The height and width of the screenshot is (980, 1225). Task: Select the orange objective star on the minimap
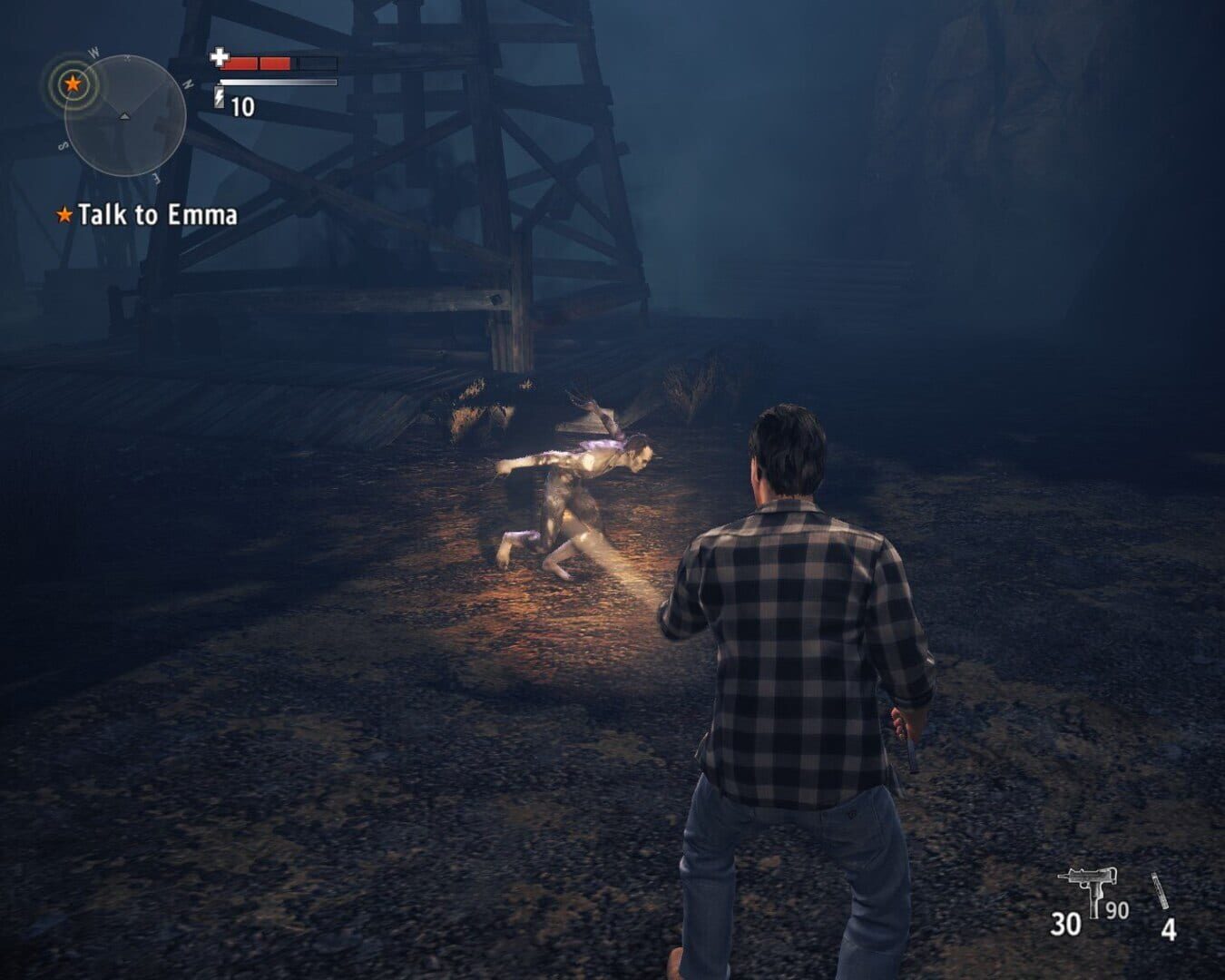pyautogui.click(x=73, y=83)
